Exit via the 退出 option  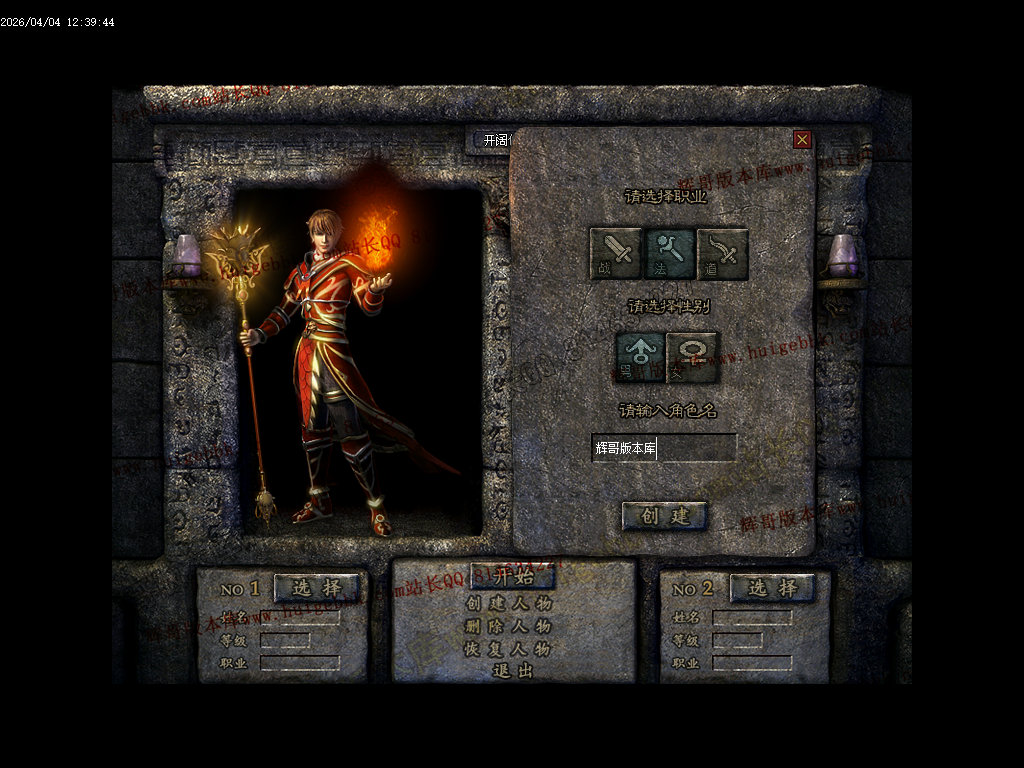tap(513, 671)
